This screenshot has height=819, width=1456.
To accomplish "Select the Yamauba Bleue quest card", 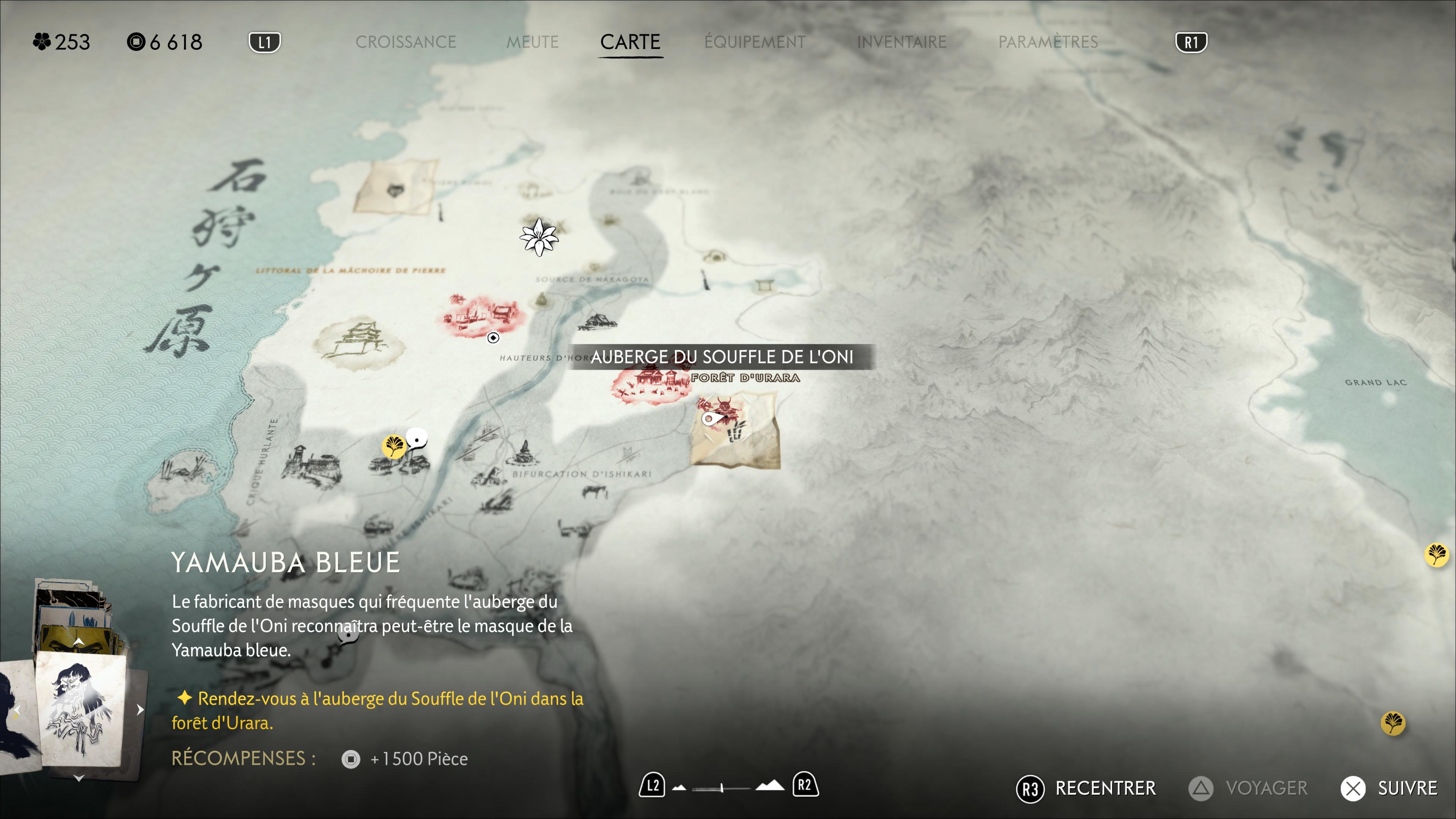I will (81, 709).
